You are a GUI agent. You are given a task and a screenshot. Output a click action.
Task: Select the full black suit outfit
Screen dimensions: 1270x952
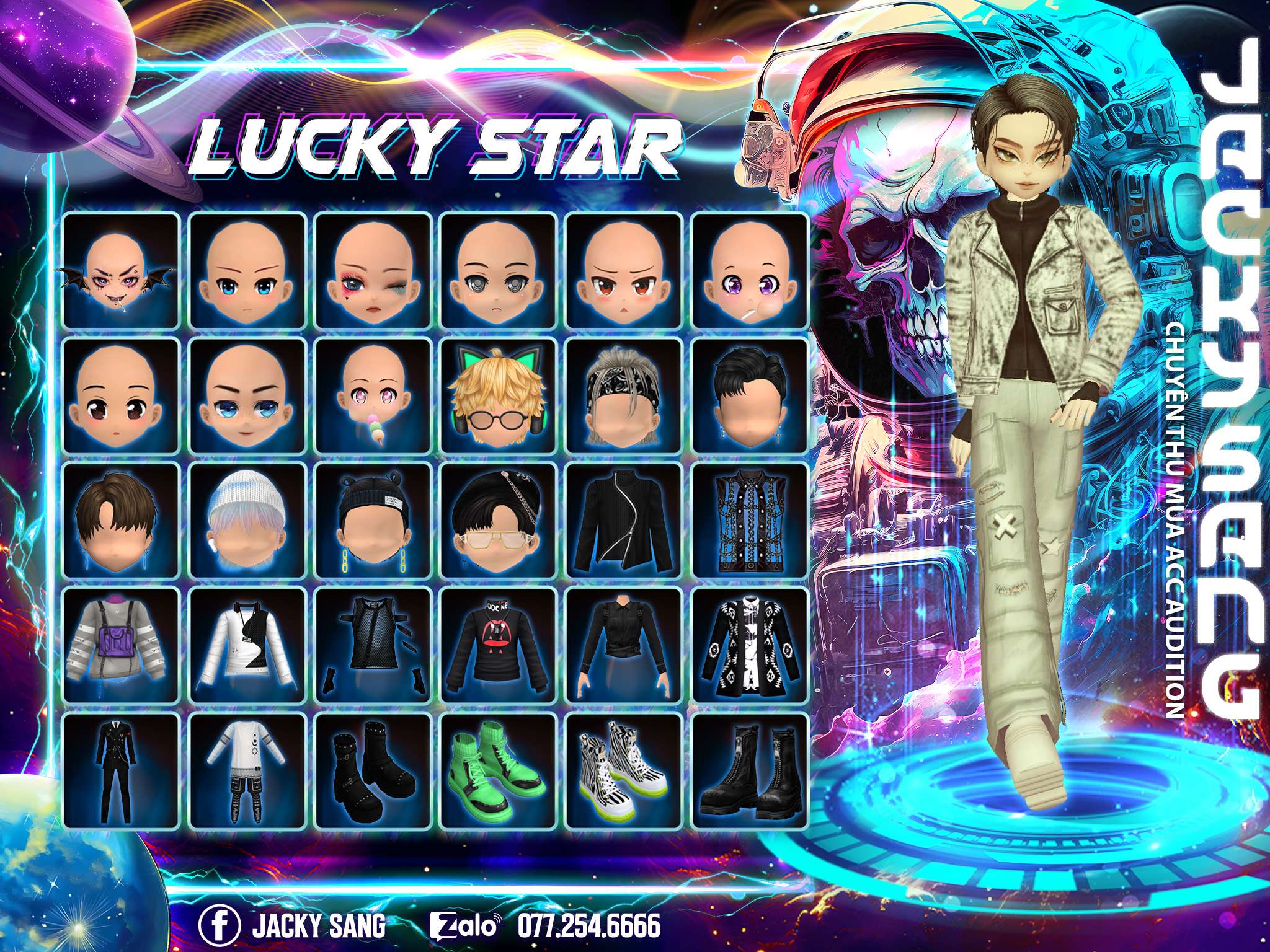[121, 770]
